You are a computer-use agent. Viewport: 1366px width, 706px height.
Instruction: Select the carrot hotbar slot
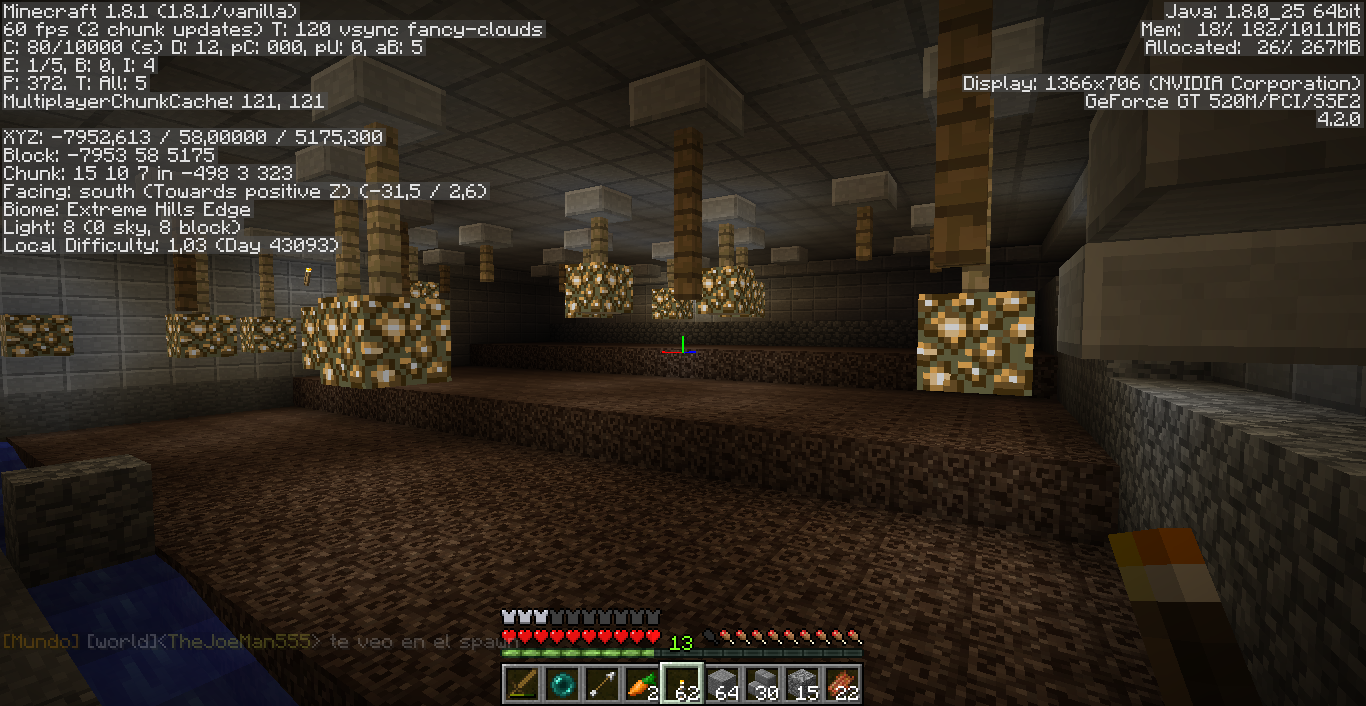click(642, 684)
